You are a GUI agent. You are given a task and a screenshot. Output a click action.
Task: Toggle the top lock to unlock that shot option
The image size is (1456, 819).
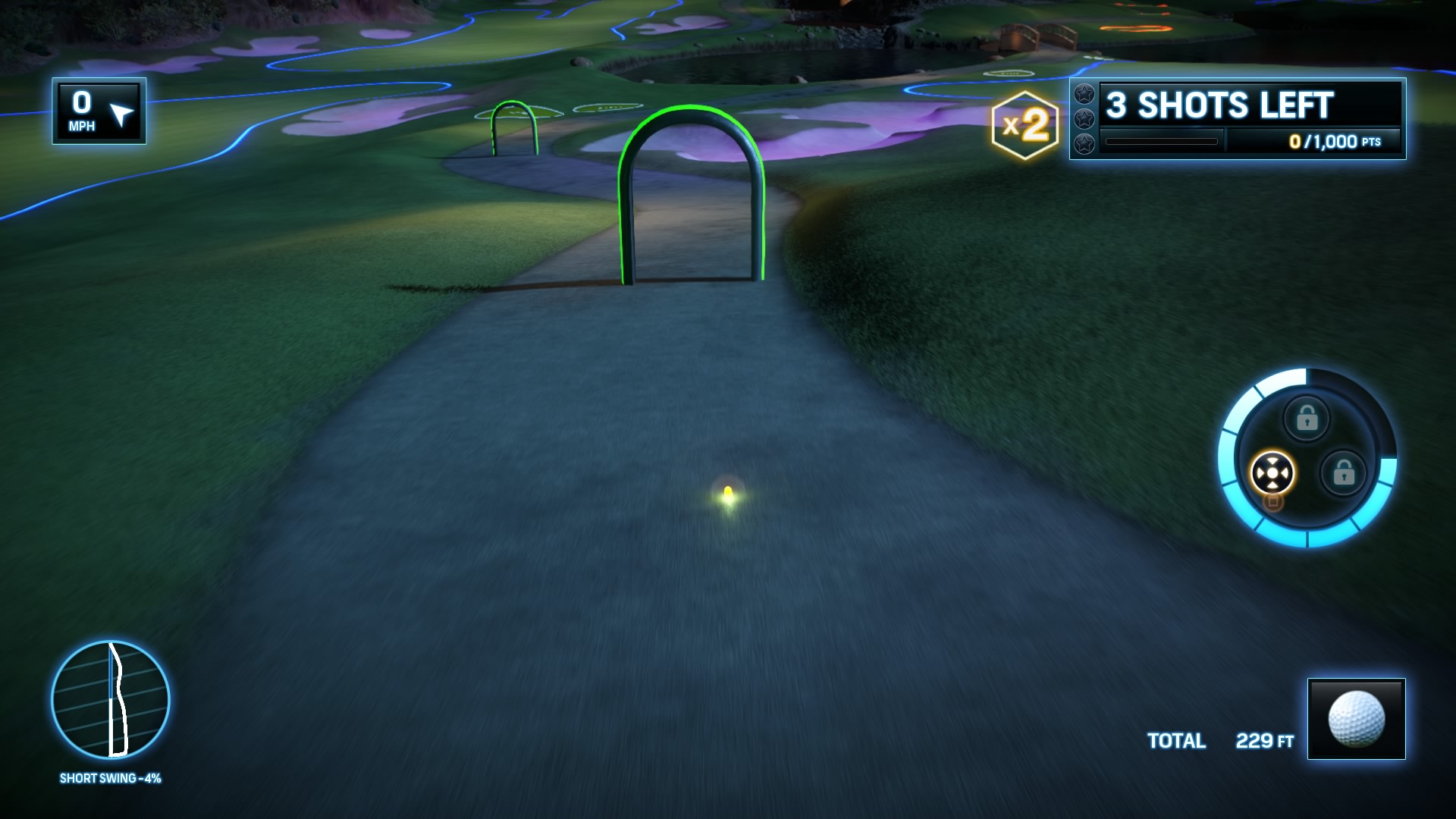pyautogui.click(x=1307, y=416)
